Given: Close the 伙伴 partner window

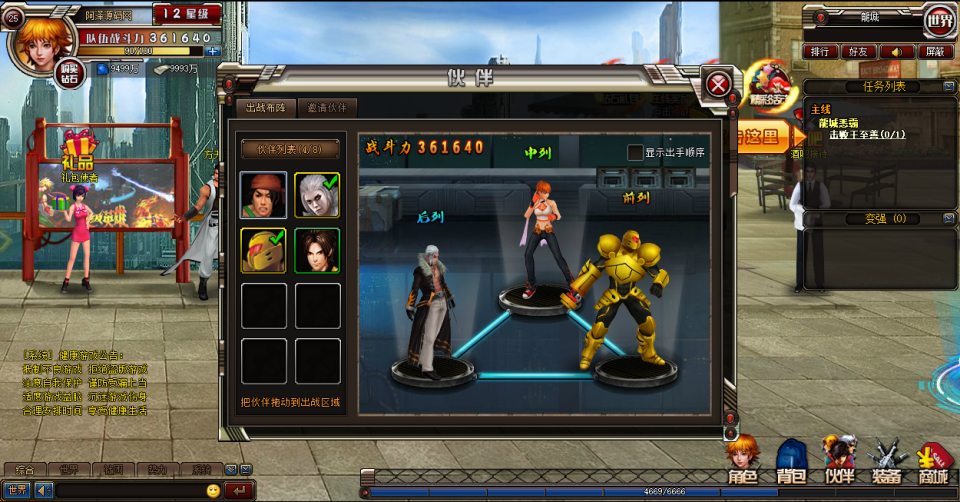Looking at the screenshot, I should pos(718,84).
